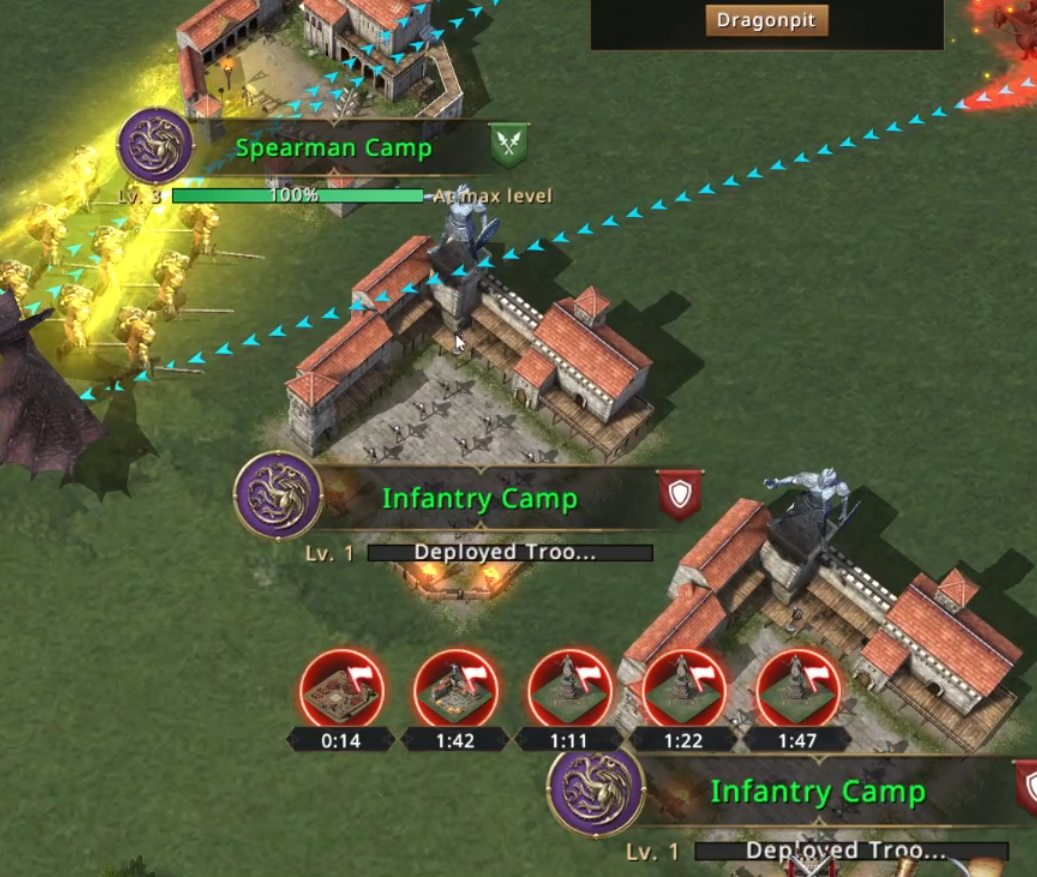This screenshot has height=877, width=1037.
Task: Click the green crossed-spears badge on Spearman Camp
Action: click(x=509, y=146)
